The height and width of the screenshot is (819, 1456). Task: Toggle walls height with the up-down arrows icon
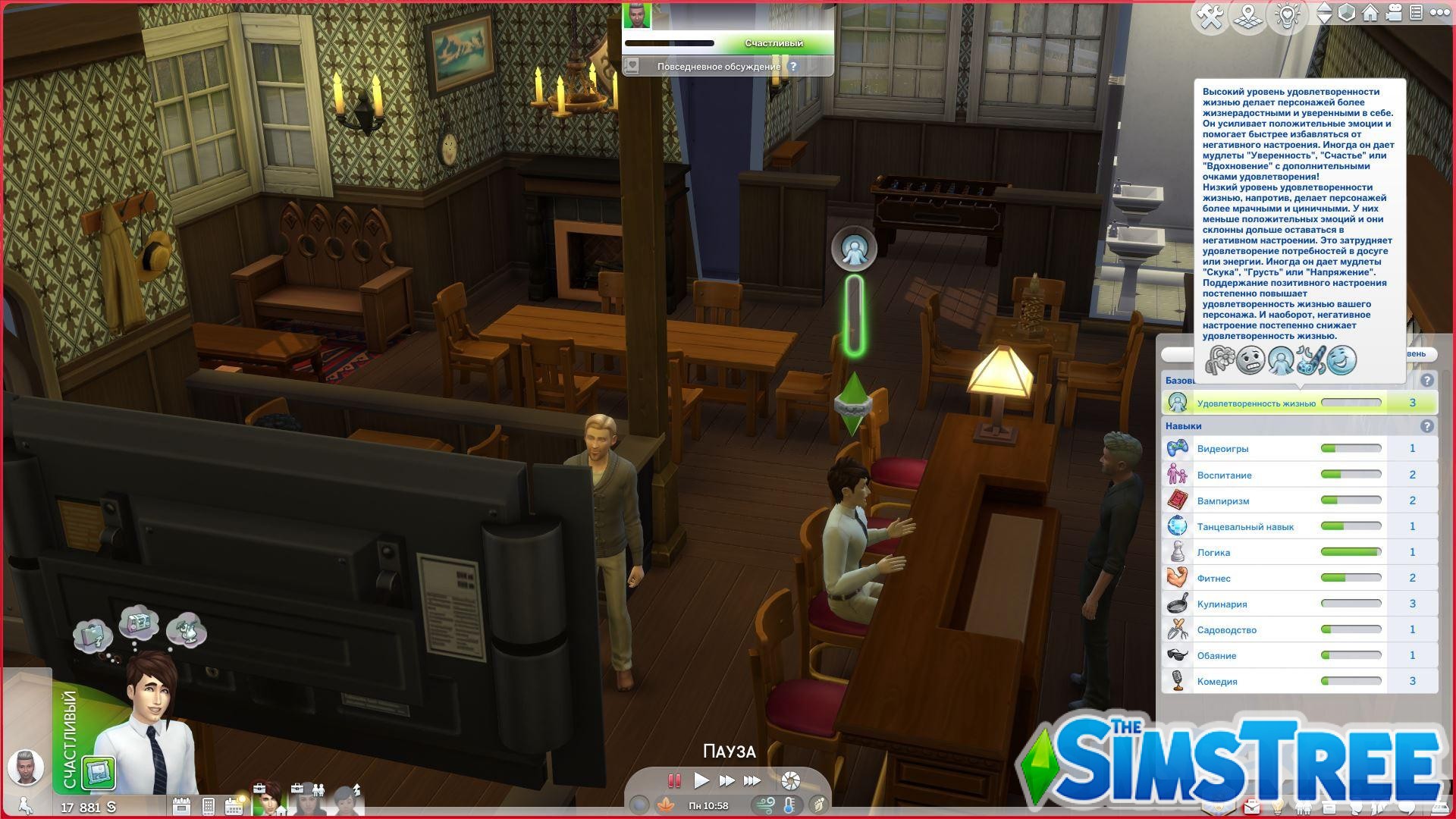[x=1326, y=14]
